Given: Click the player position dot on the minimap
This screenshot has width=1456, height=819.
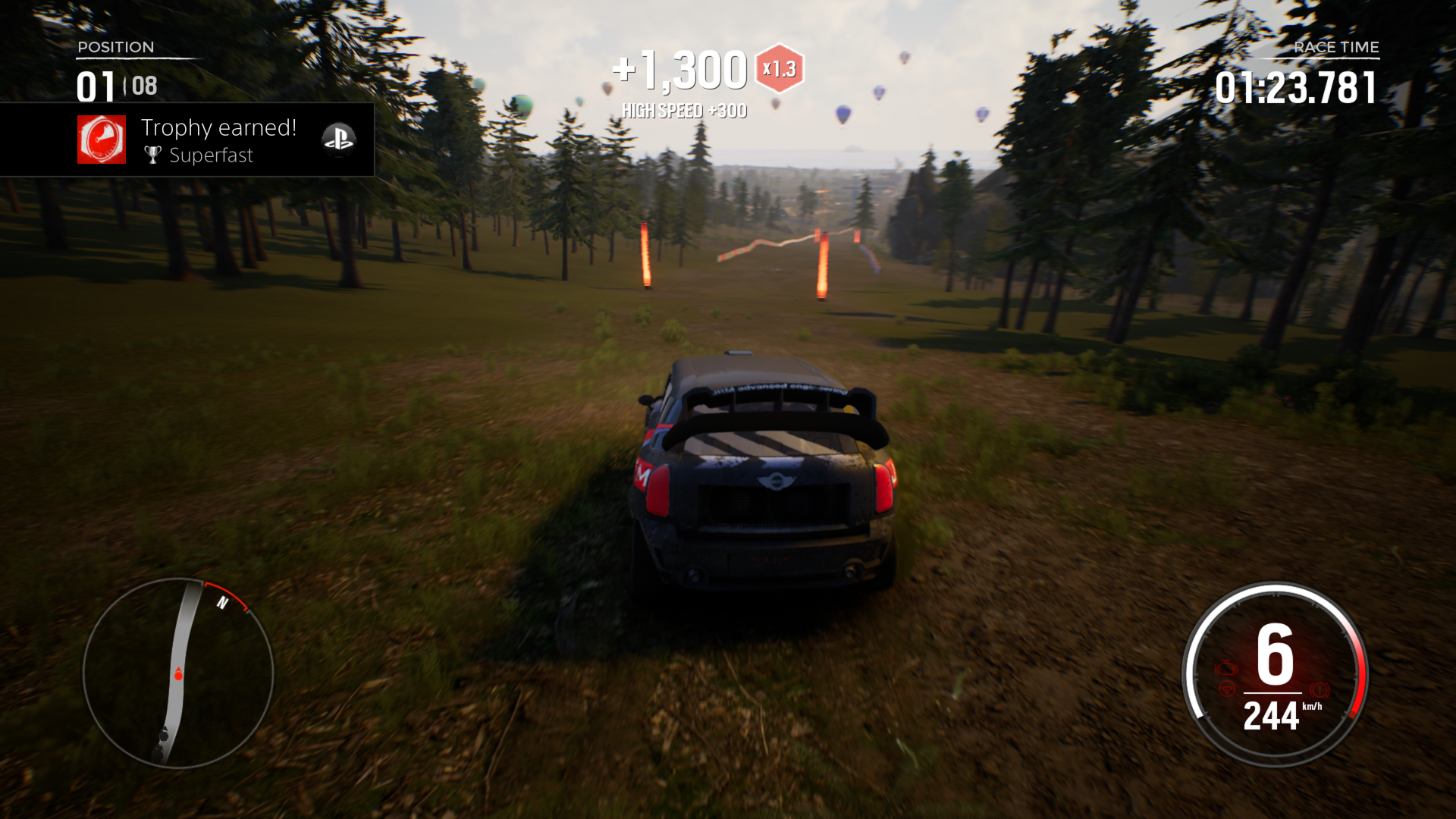Looking at the screenshot, I should click(178, 676).
